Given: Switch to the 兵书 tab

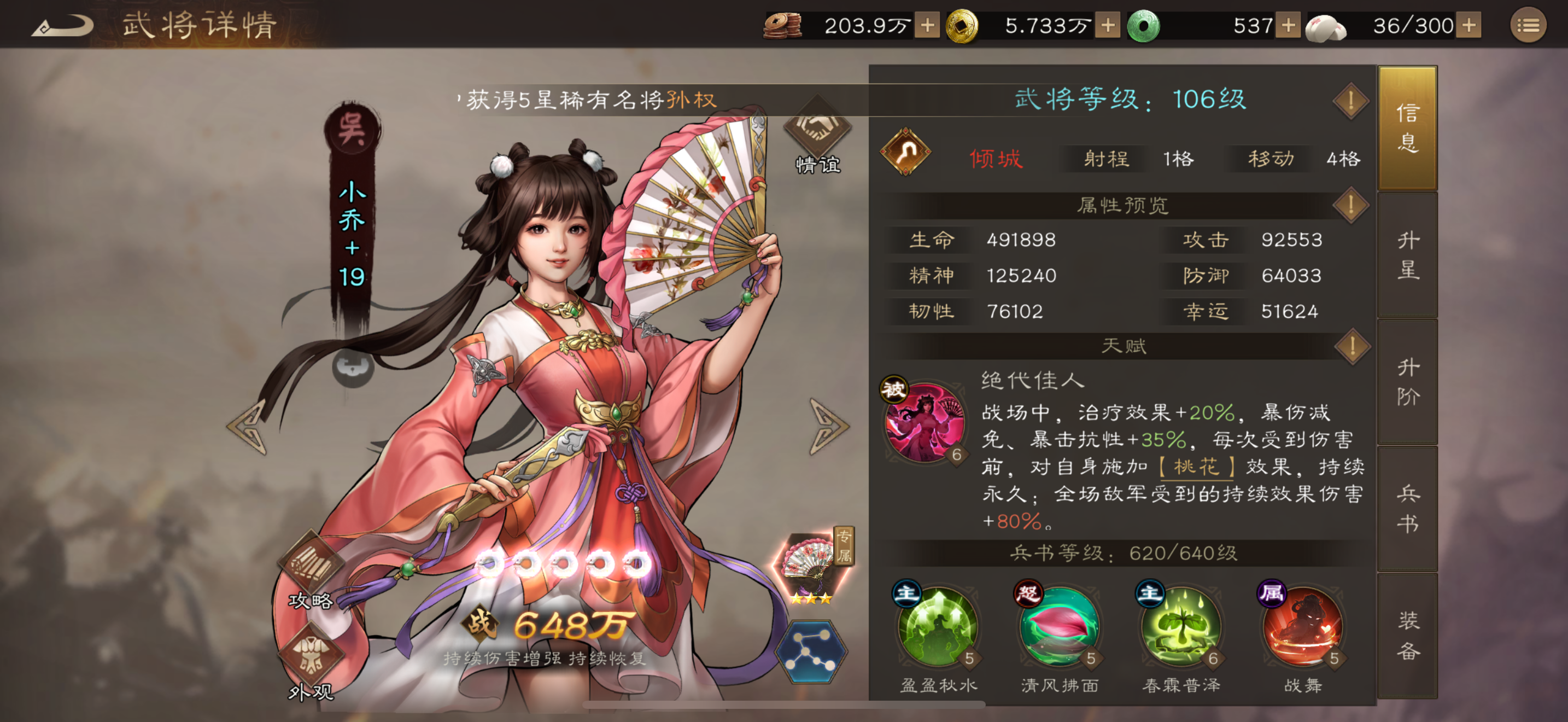Looking at the screenshot, I should coord(1408,508).
